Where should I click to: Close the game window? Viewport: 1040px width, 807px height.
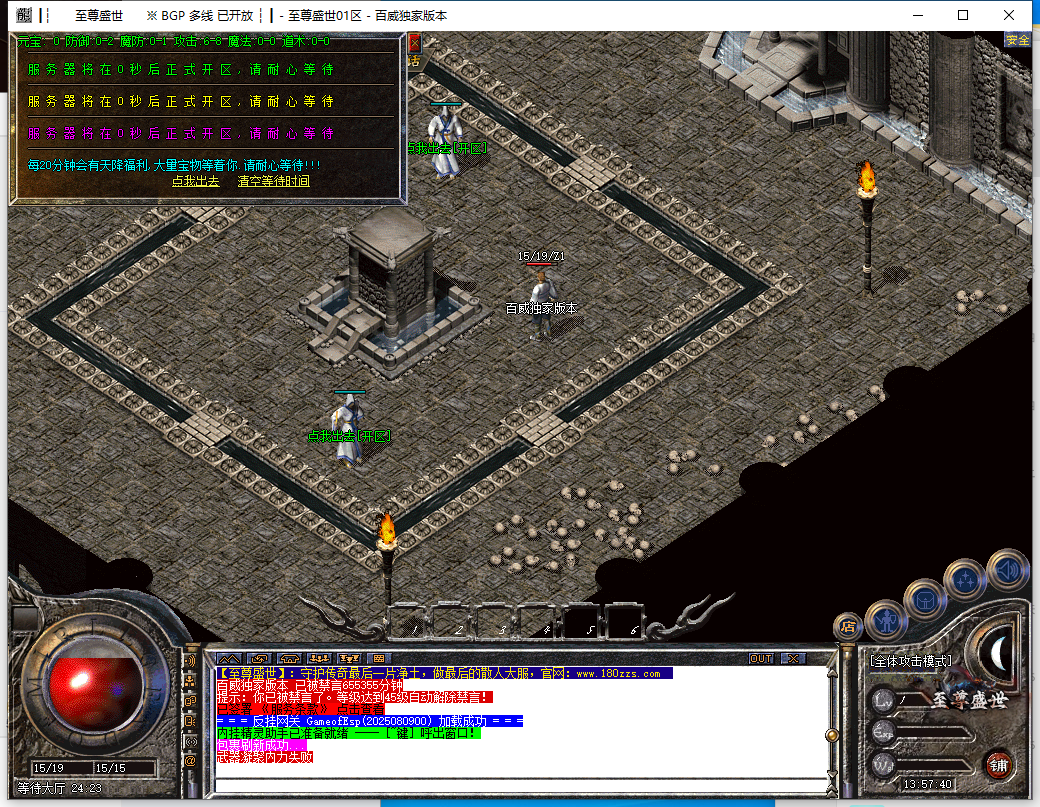pos(1009,15)
